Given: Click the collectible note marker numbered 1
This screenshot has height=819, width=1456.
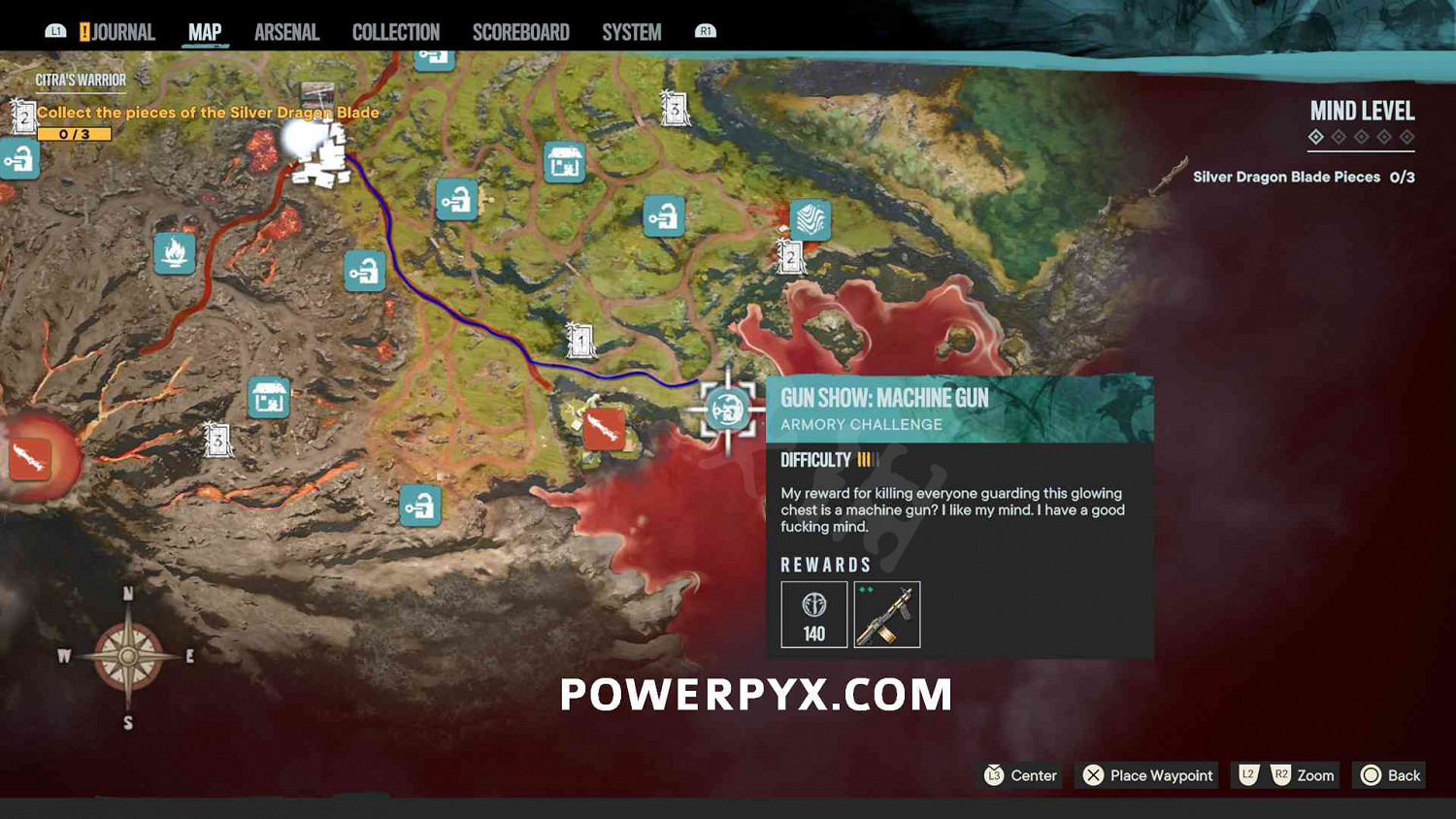Looking at the screenshot, I should [x=579, y=342].
